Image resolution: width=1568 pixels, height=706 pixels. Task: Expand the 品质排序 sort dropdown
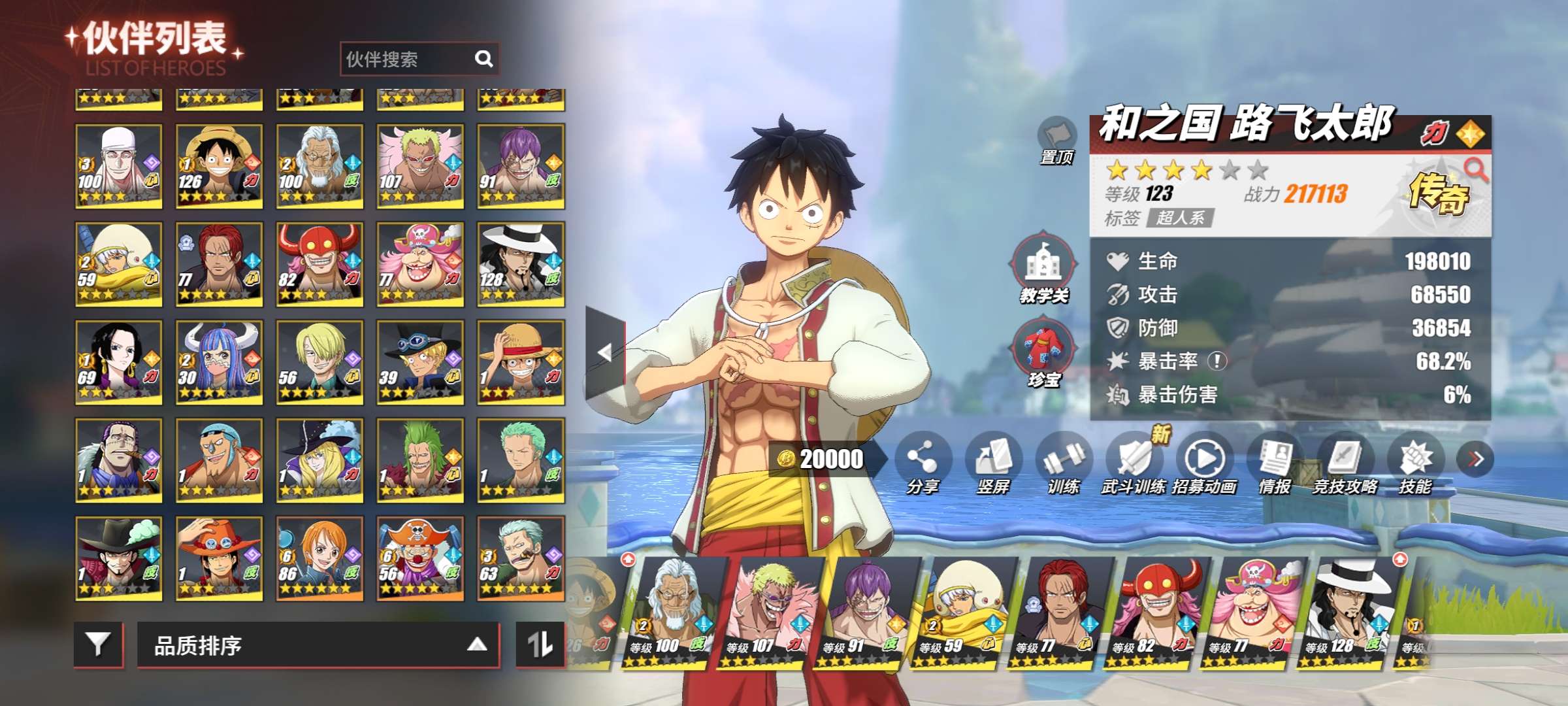(x=318, y=645)
